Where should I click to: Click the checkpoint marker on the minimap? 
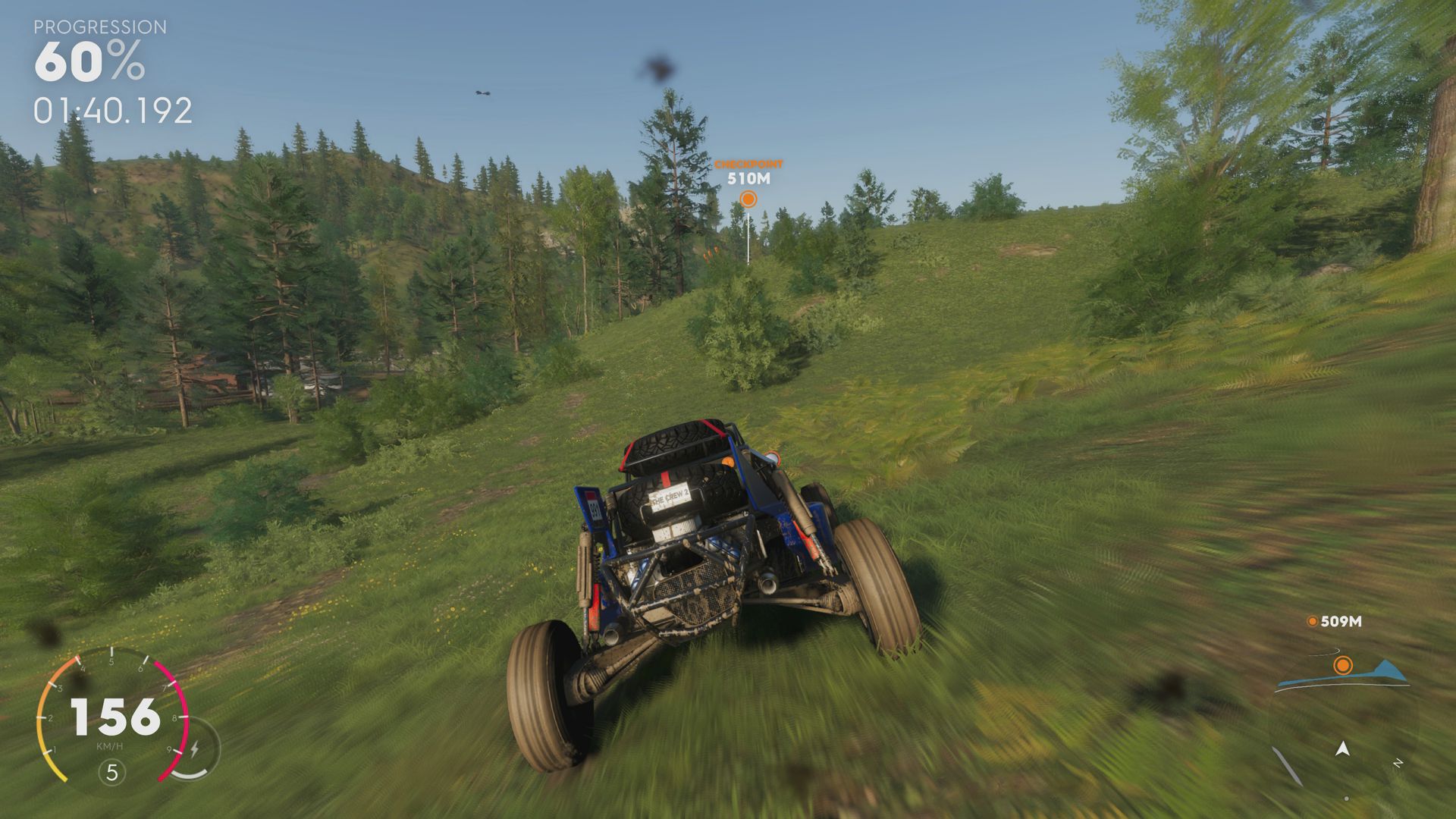1343,666
